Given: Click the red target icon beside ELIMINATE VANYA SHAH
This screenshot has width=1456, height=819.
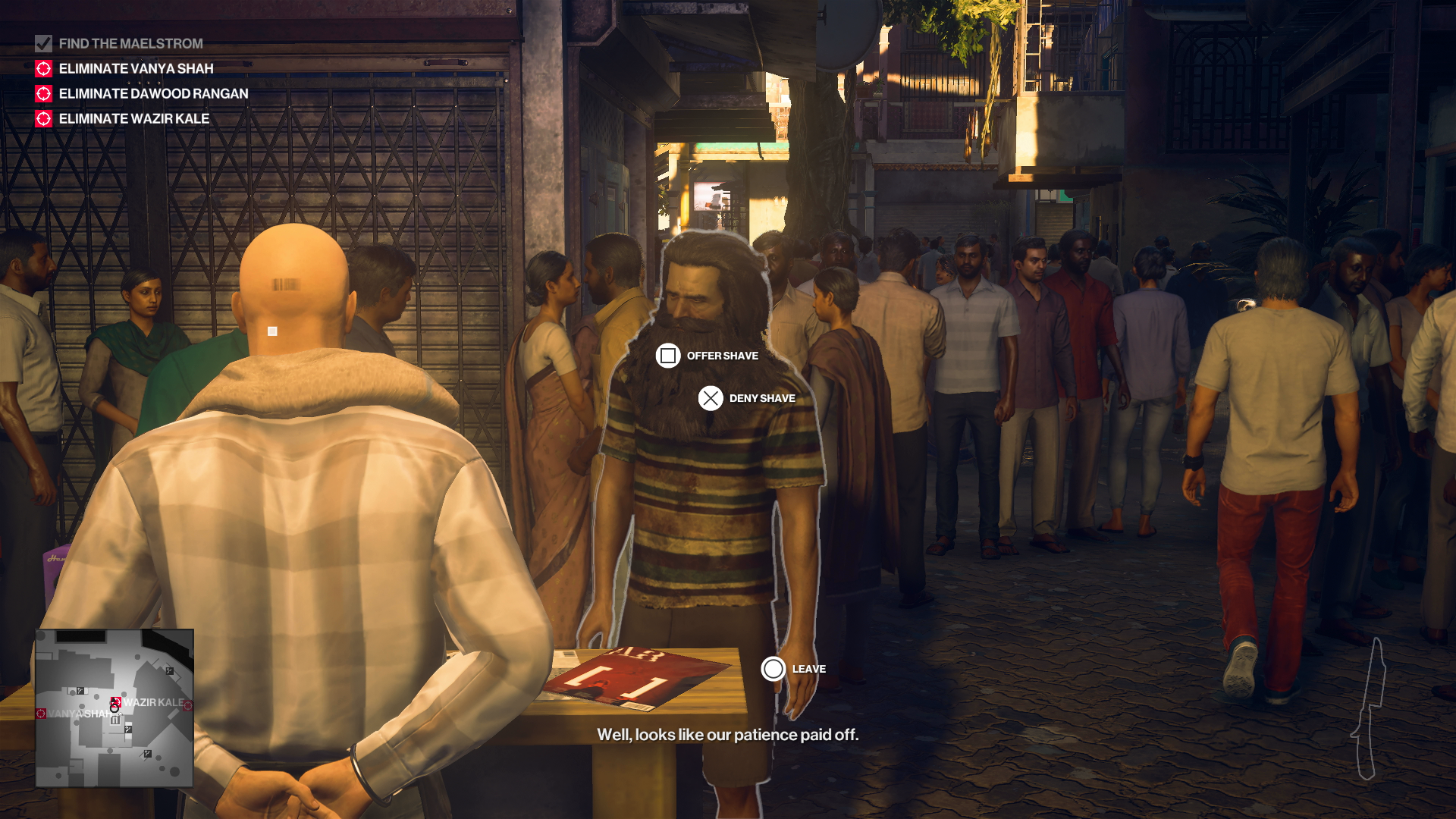Looking at the screenshot, I should pyautogui.click(x=43, y=69).
